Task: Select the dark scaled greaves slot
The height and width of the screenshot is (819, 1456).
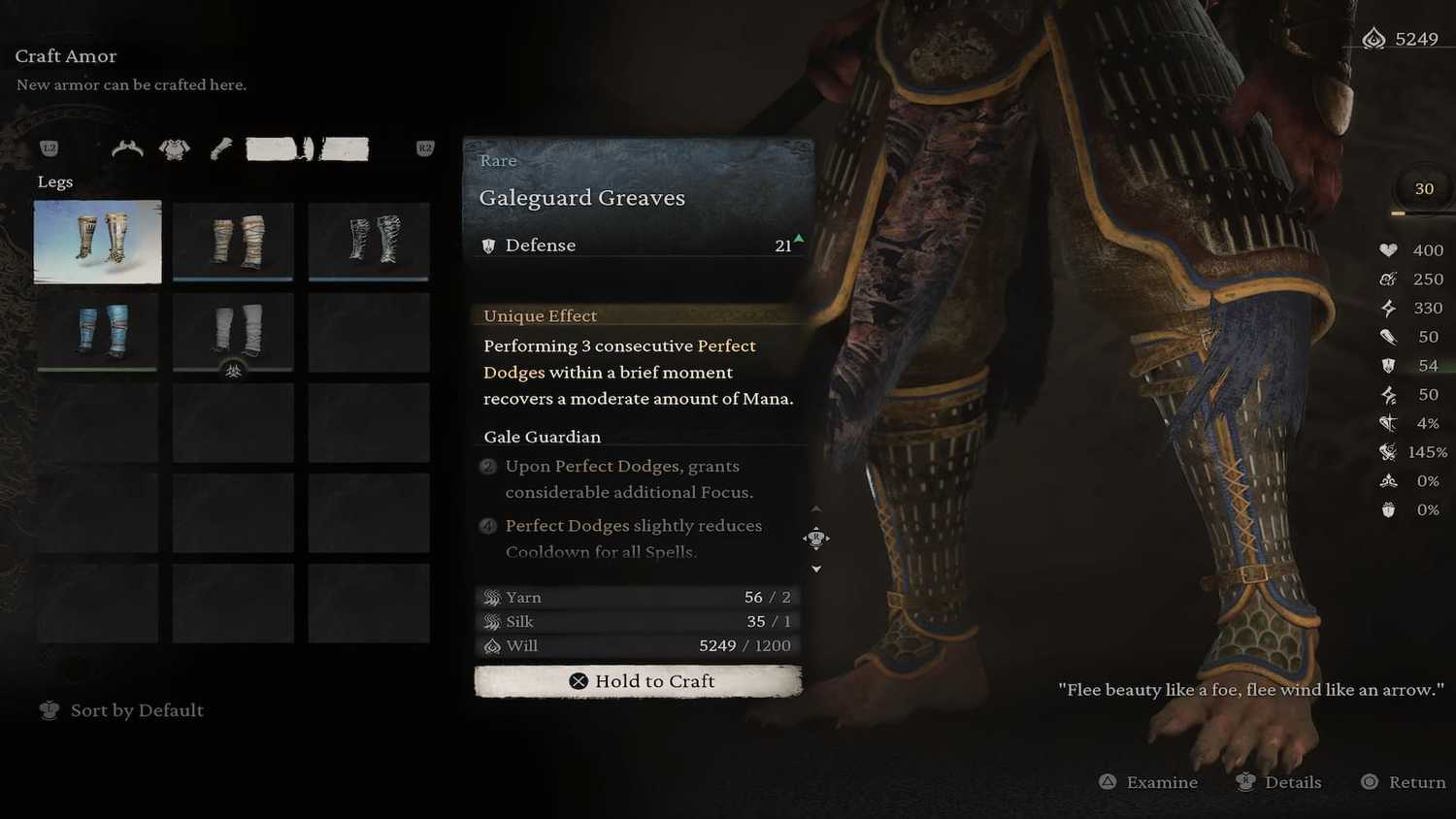Action: pos(369,242)
